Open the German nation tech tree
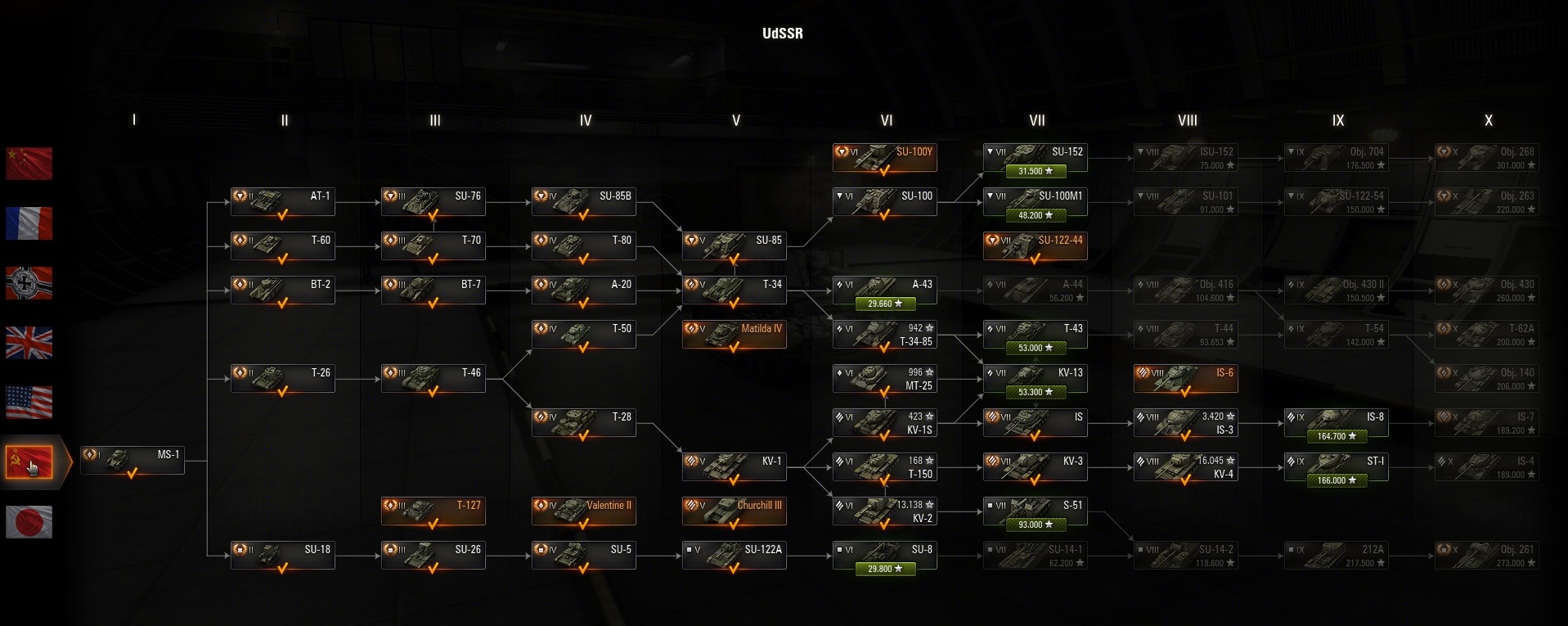The height and width of the screenshot is (626, 1568). tap(29, 283)
